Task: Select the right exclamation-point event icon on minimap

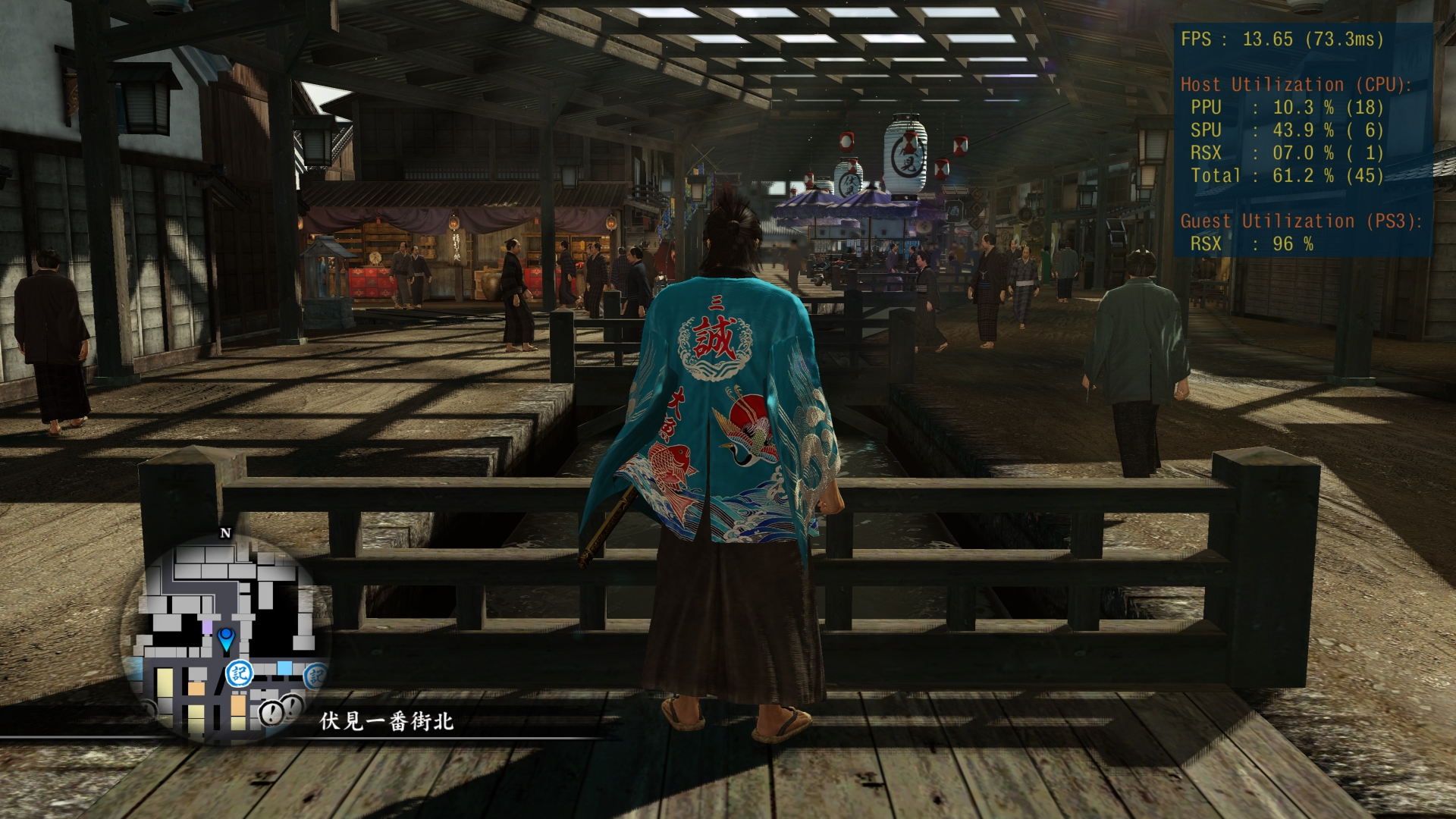Action: [x=292, y=706]
